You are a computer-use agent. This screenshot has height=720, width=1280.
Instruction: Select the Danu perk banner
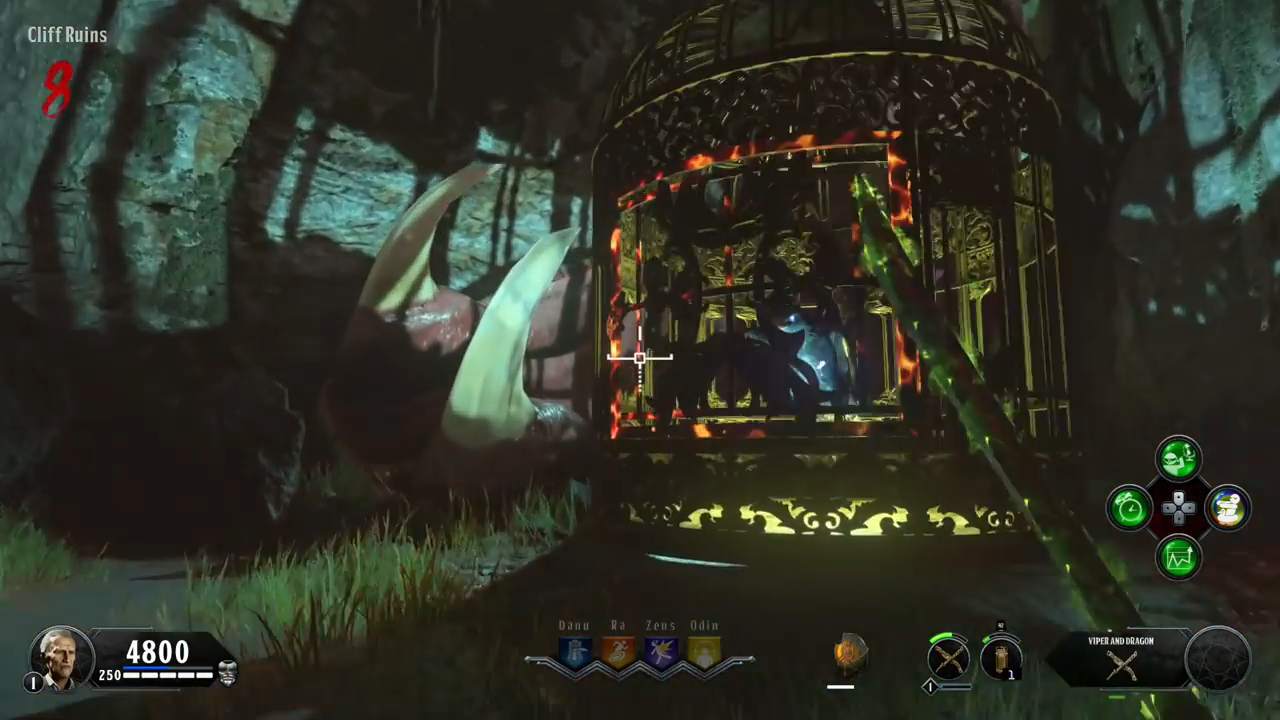tap(575, 652)
